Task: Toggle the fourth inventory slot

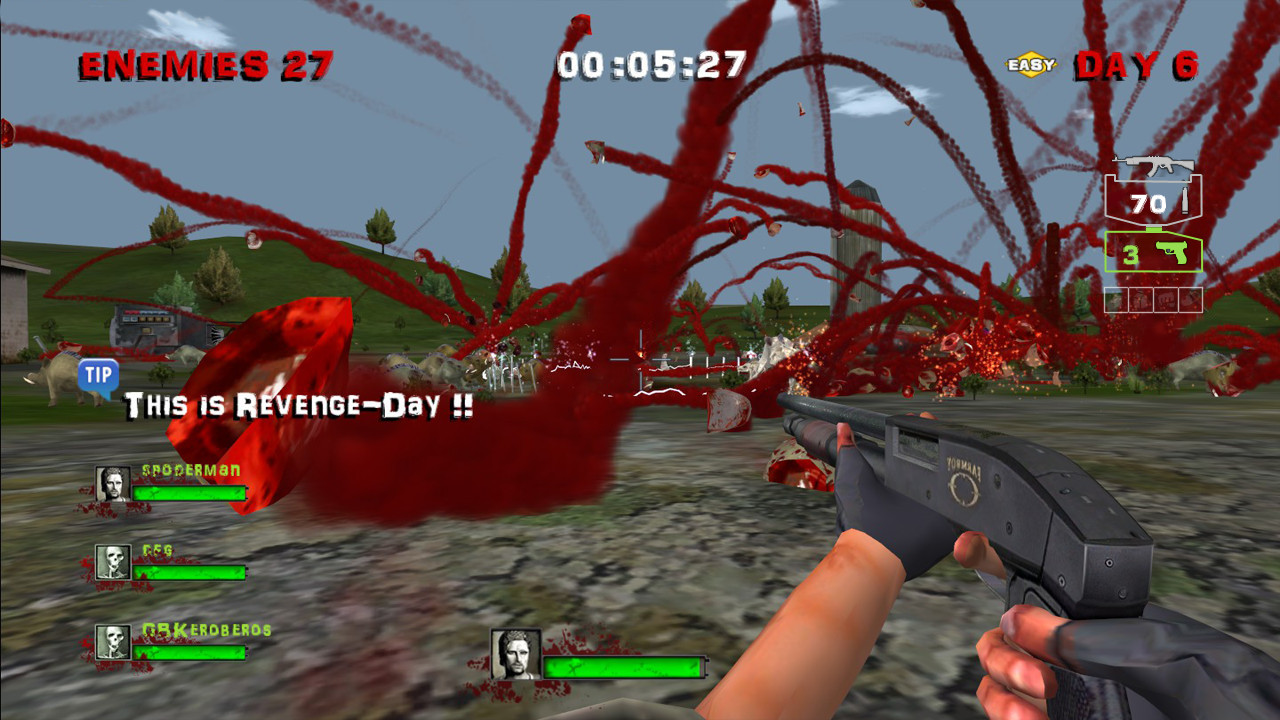Action: [1193, 298]
